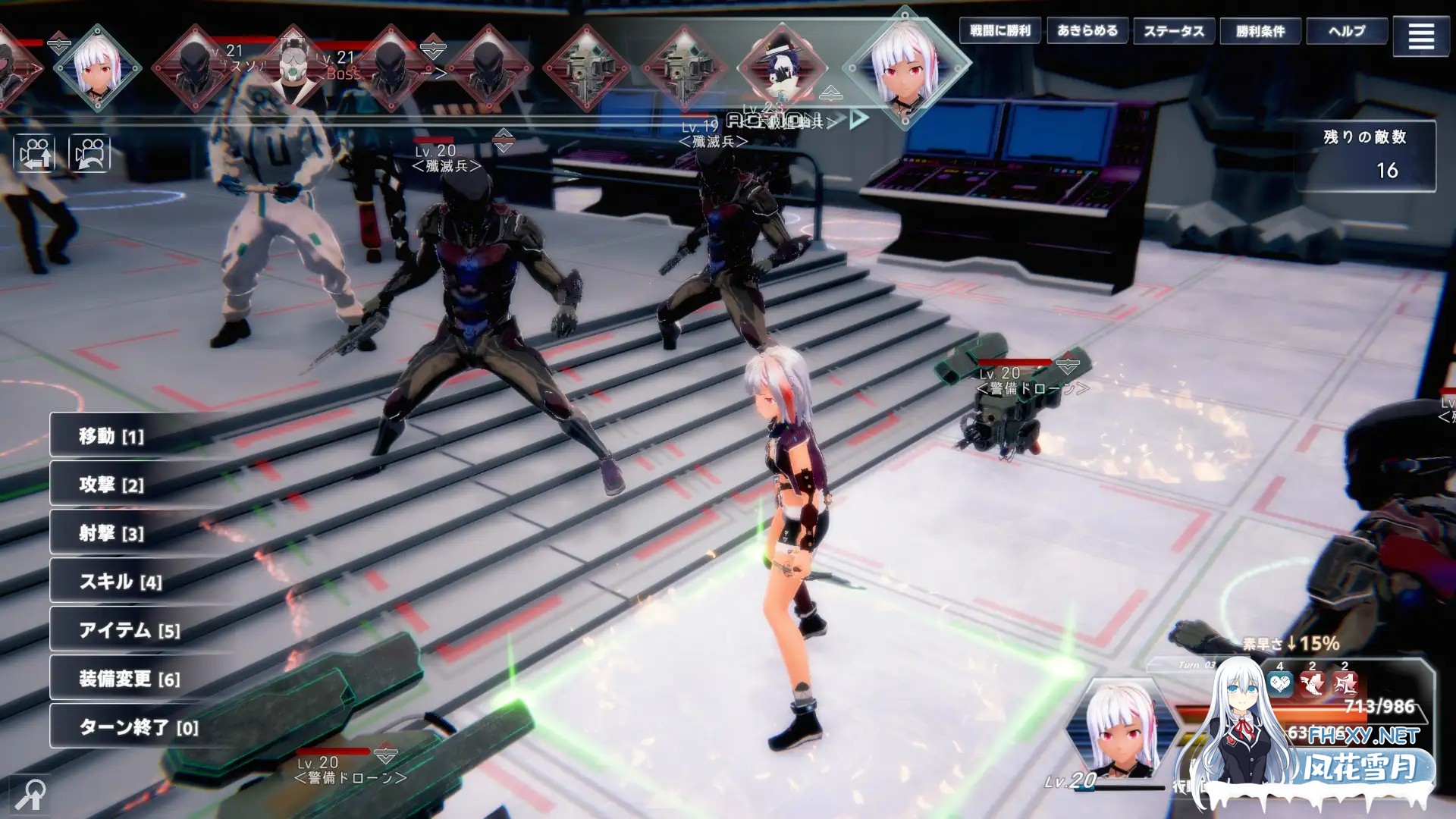Open the ステータス status screen
The width and height of the screenshot is (1456, 819).
pos(1174,31)
